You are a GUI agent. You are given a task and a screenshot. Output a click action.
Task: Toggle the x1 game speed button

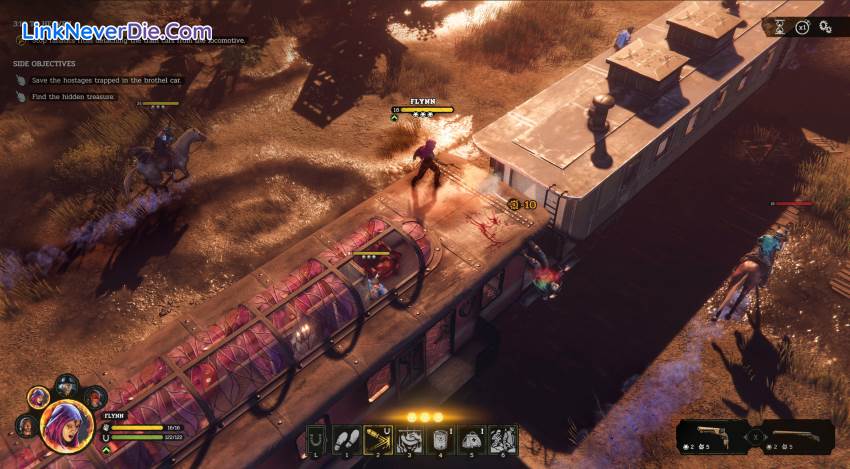(x=802, y=28)
